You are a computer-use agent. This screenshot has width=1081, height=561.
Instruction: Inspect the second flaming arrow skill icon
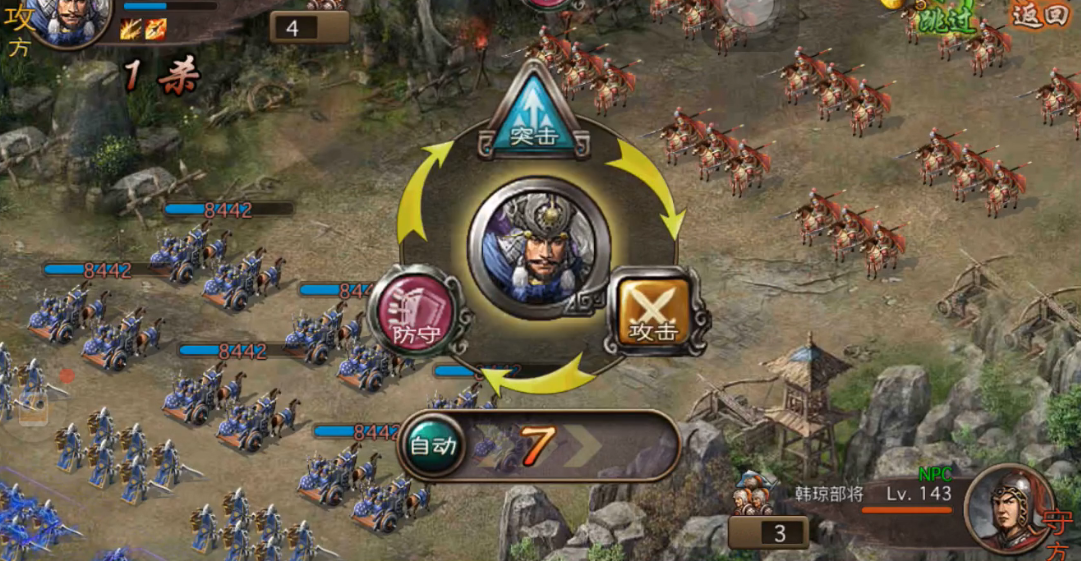point(155,29)
